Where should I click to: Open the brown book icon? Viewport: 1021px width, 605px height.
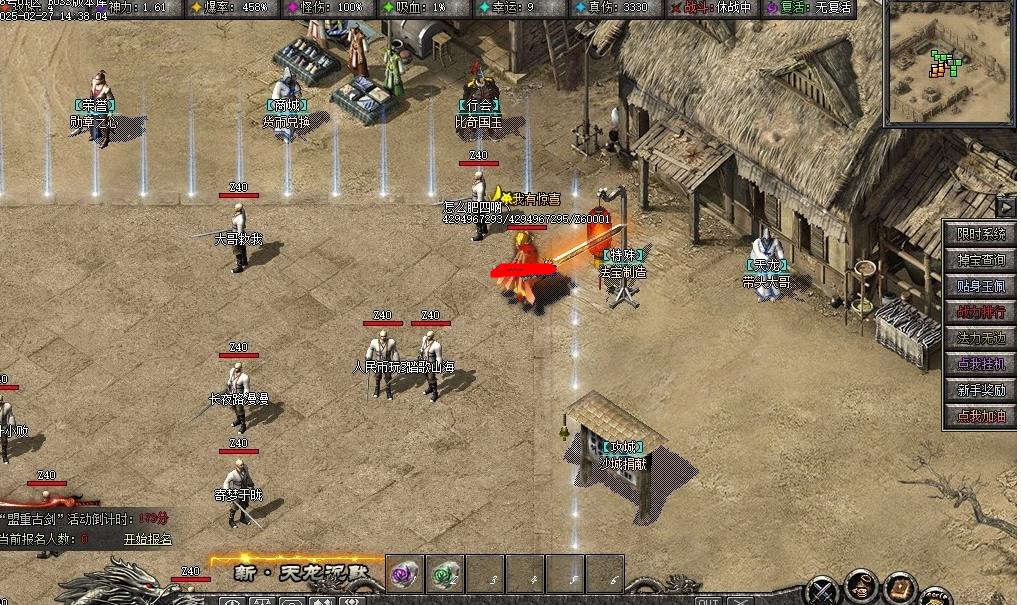tap(901, 587)
